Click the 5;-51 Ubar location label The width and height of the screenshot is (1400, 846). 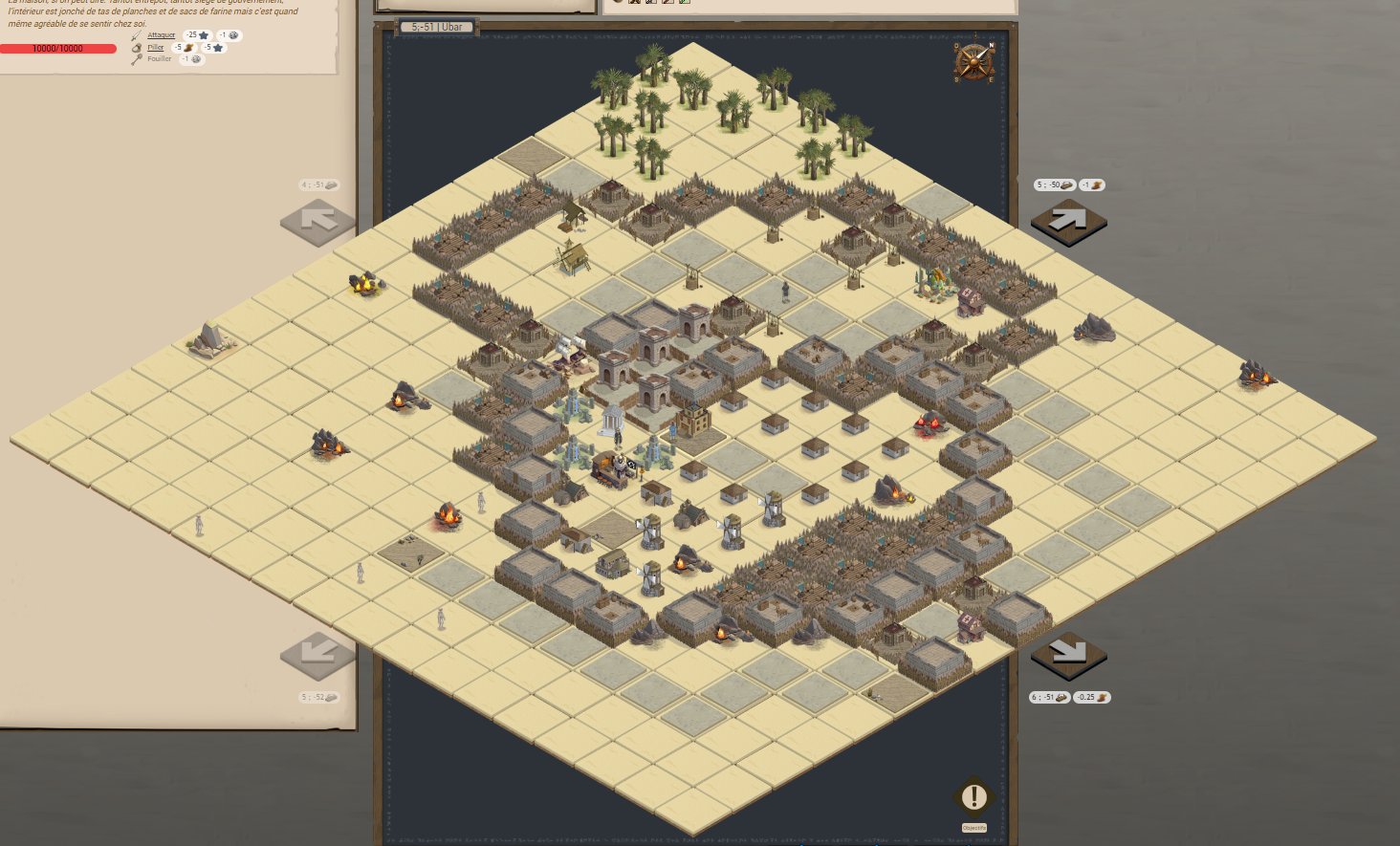point(437,27)
